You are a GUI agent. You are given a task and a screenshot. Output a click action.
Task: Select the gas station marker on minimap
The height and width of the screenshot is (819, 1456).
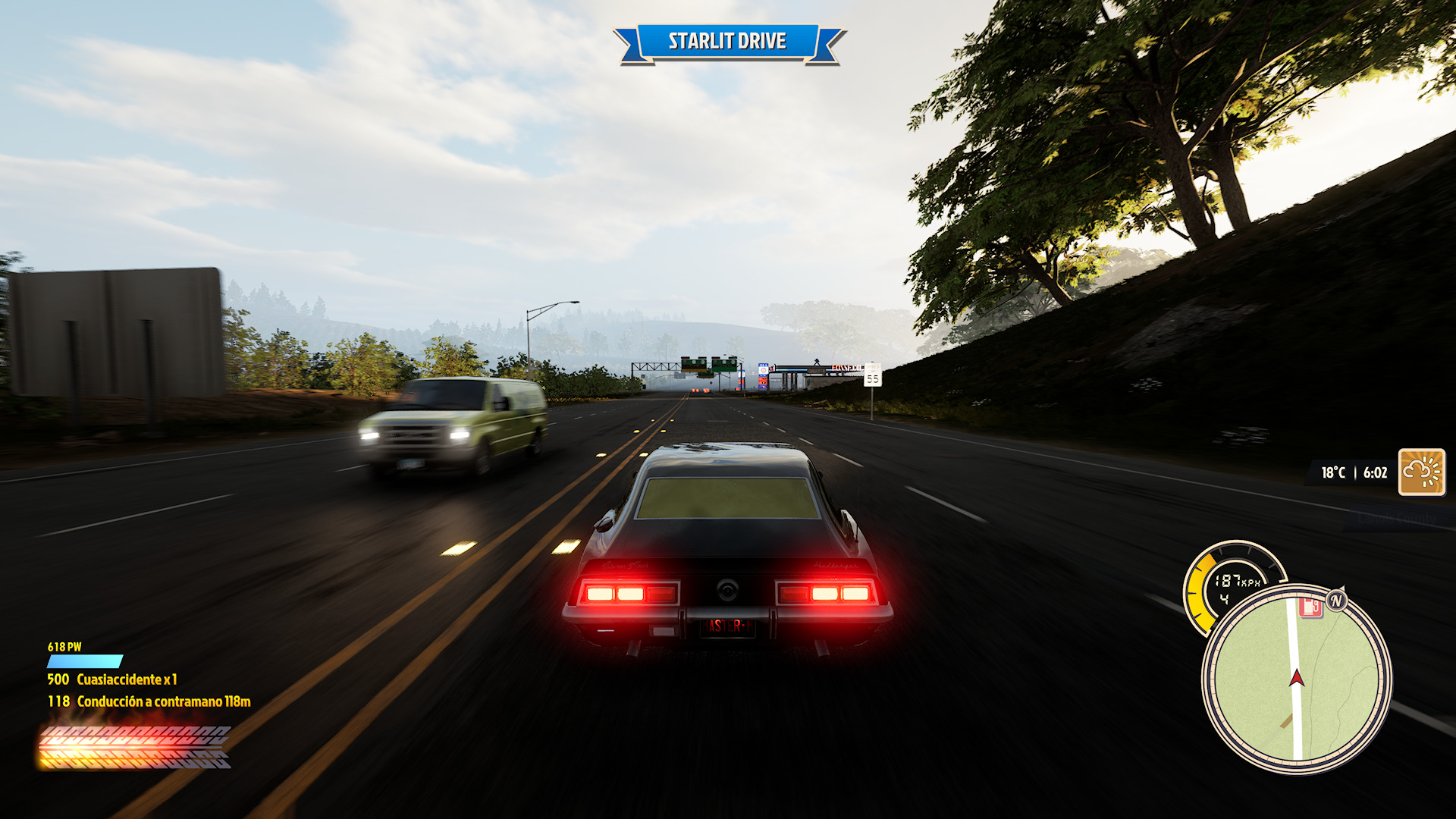[1310, 607]
